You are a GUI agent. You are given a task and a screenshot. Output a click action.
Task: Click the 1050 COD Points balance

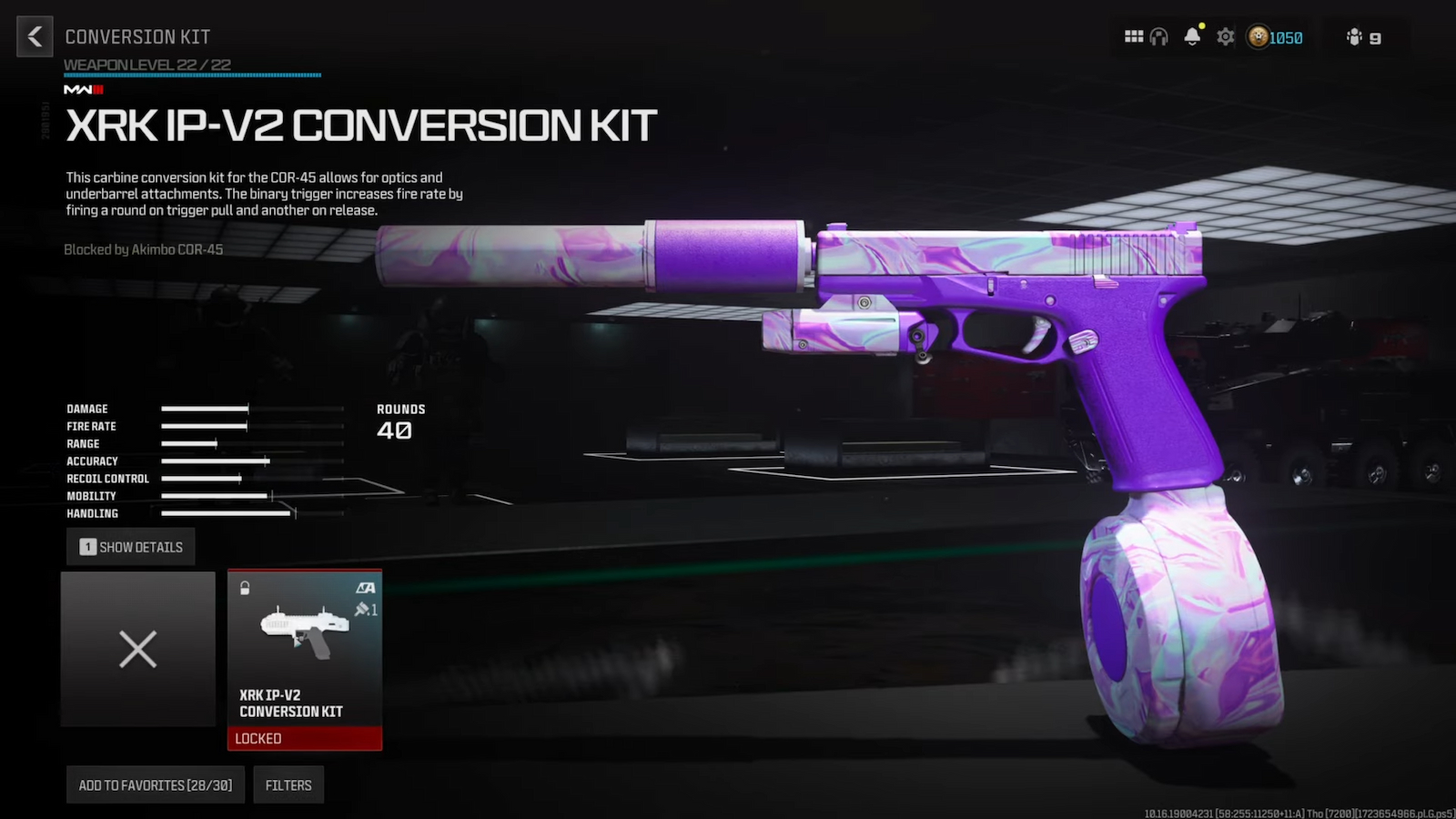click(x=1275, y=37)
